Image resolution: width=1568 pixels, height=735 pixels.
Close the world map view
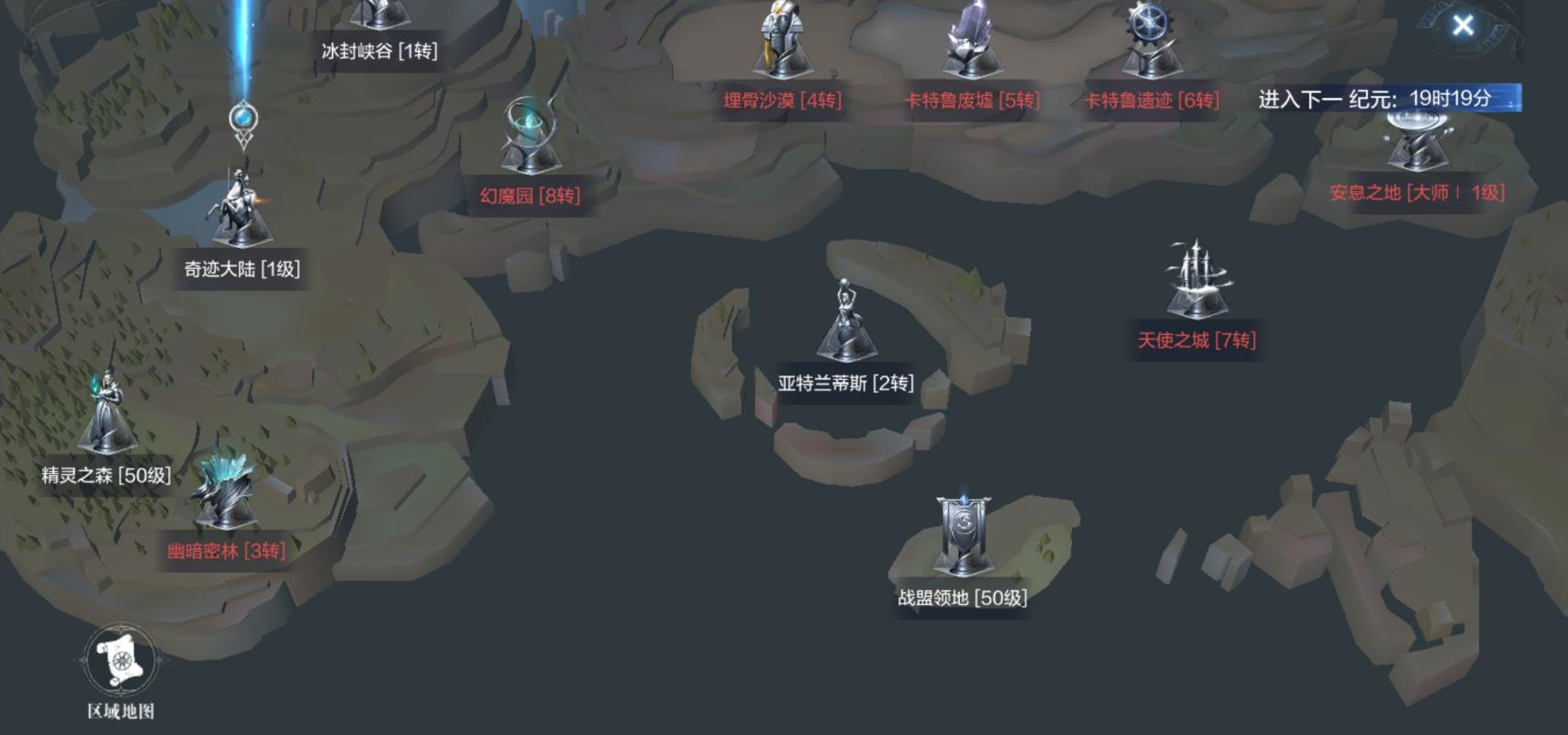pyautogui.click(x=1462, y=26)
